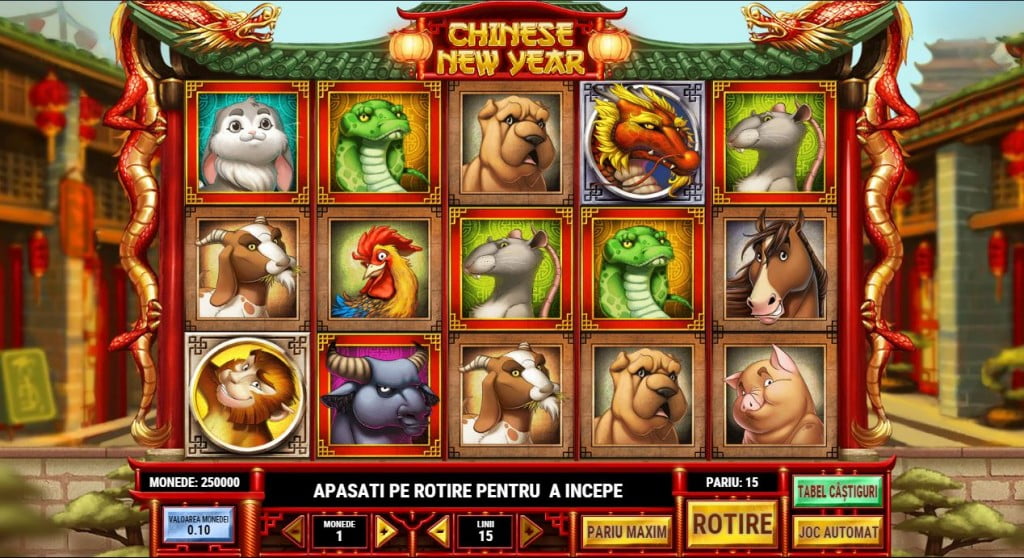Decrease the MONEDE coin count
The image size is (1024, 558).
pos(294,531)
